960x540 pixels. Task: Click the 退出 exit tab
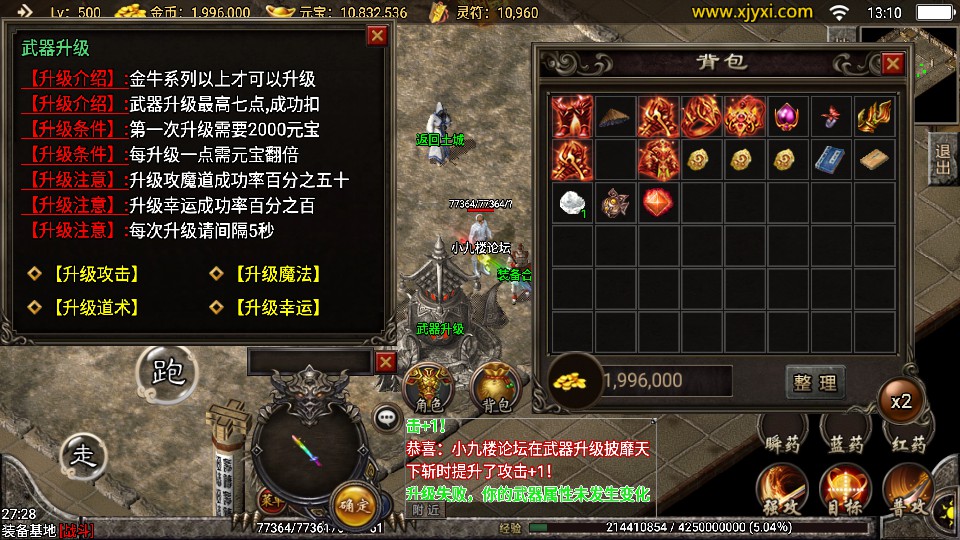tap(941, 159)
